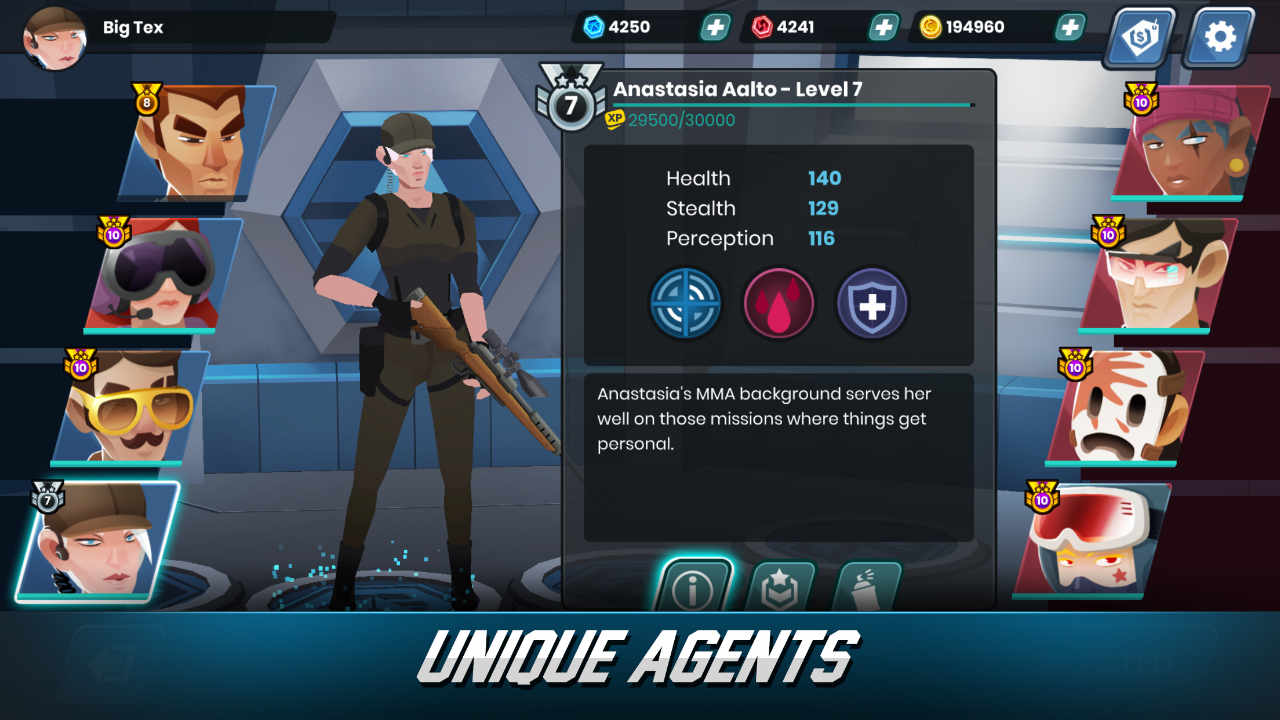1280x720 pixels.
Task: Expand gems by clicking its plus button
Action: (714, 27)
